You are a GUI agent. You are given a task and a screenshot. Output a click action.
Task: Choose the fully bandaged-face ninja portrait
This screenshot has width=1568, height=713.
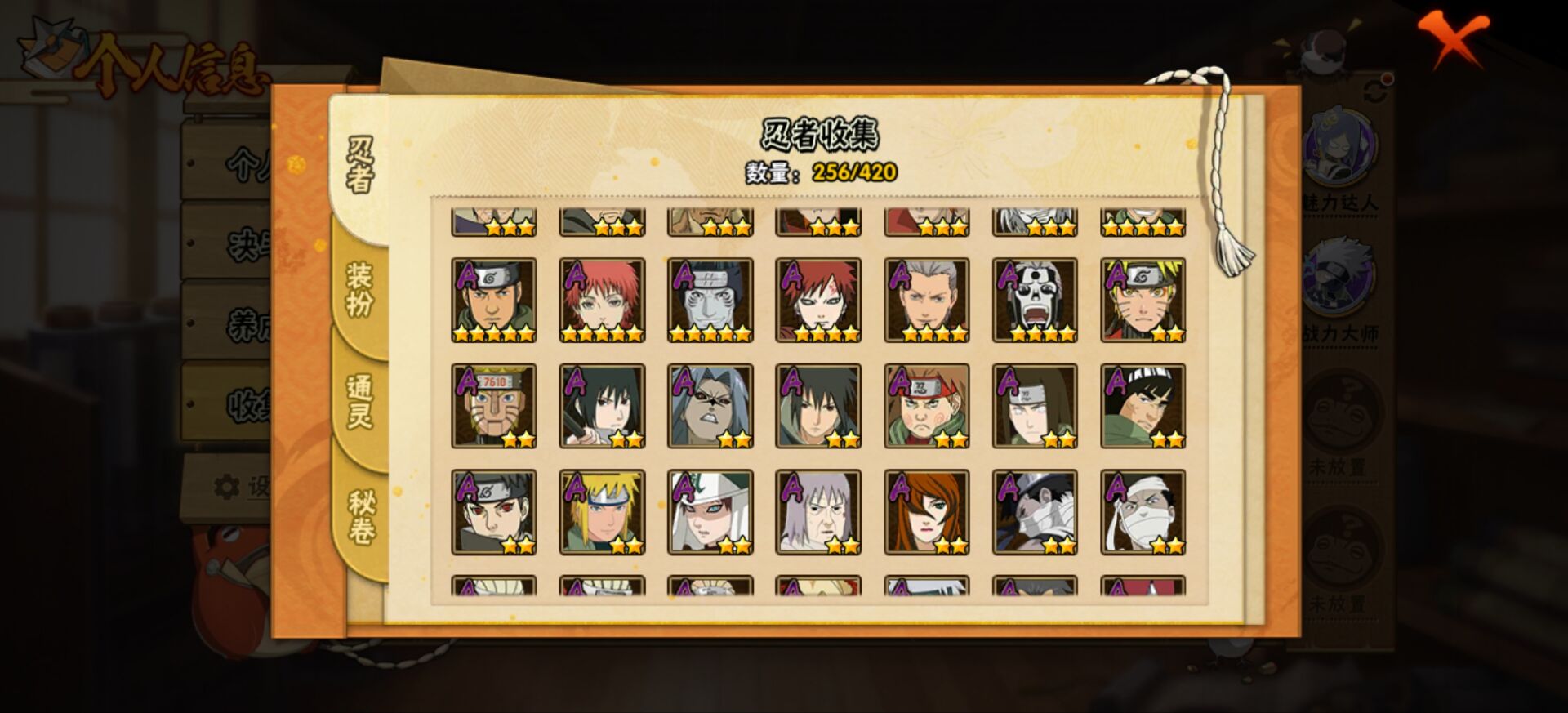1143,512
